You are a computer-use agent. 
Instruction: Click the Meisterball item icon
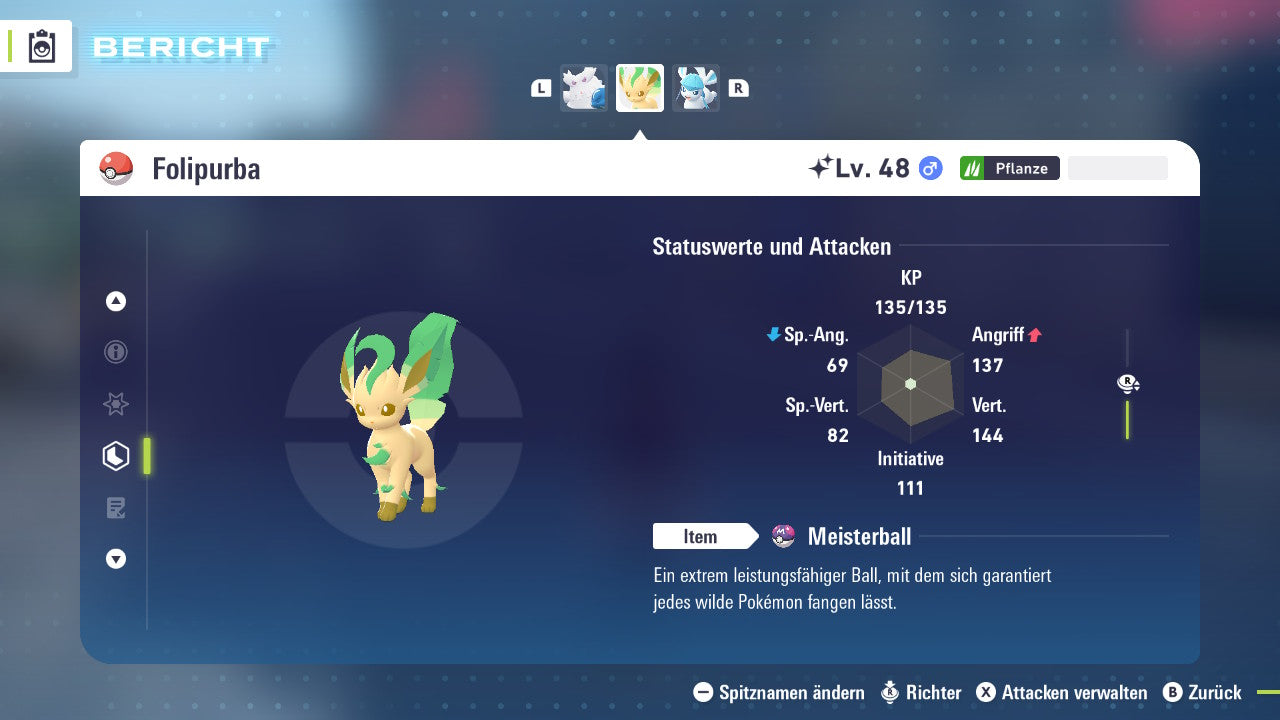pyautogui.click(x=784, y=536)
